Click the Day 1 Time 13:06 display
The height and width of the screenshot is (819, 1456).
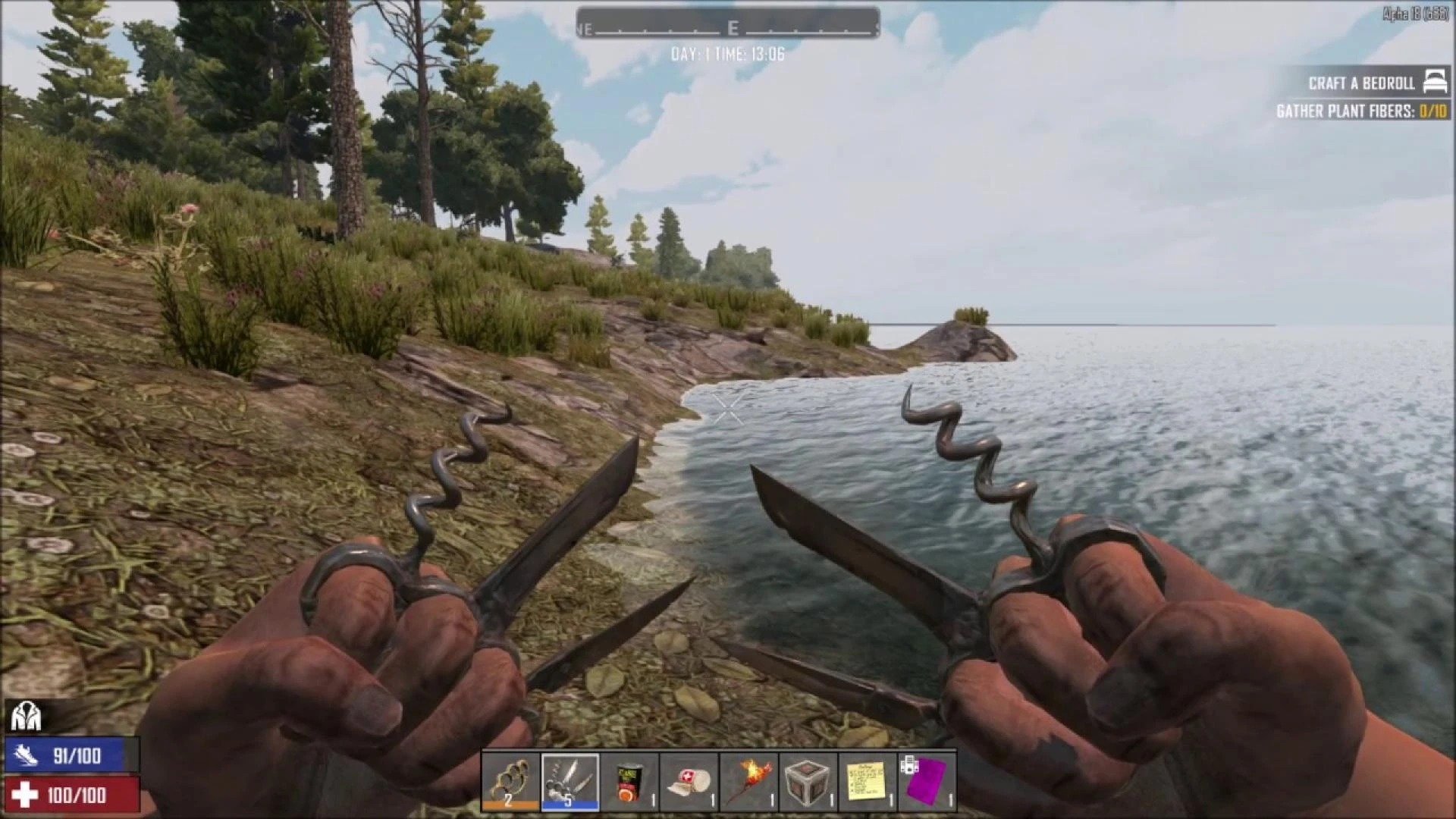tap(728, 54)
